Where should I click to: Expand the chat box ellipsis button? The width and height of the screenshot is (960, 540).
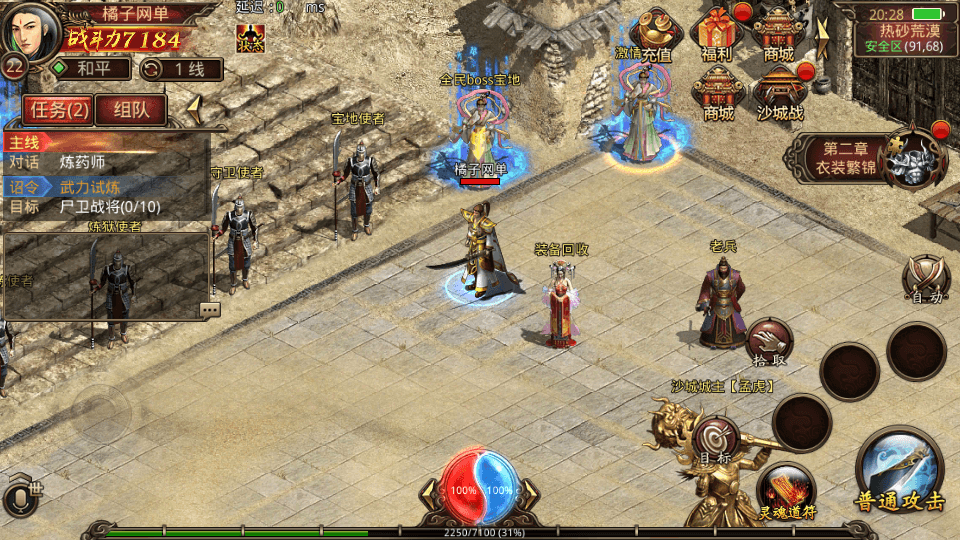pos(209,310)
